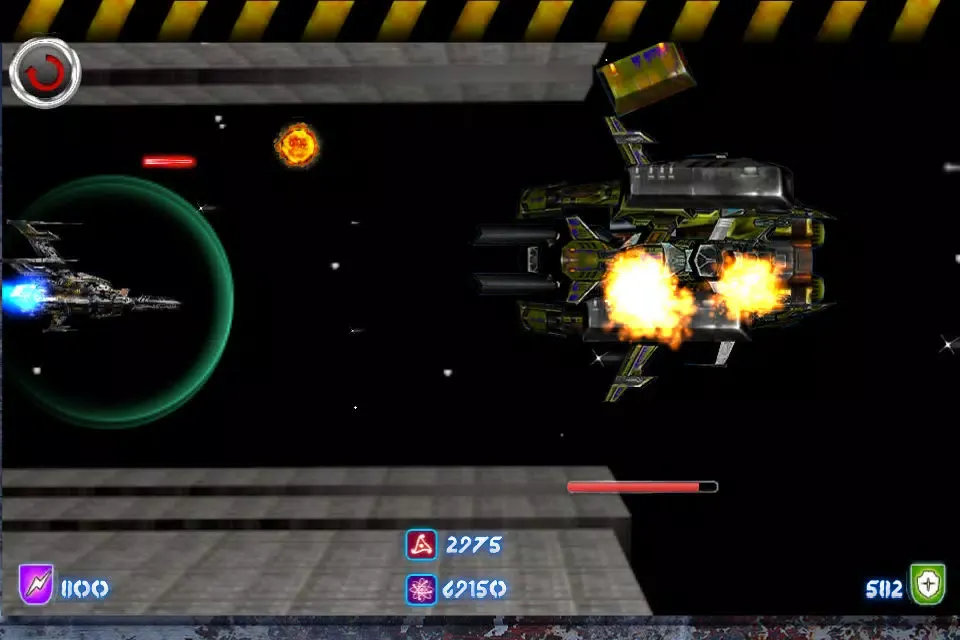Tap the round red arrow button

pyautogui.click(x=45, y=73)
